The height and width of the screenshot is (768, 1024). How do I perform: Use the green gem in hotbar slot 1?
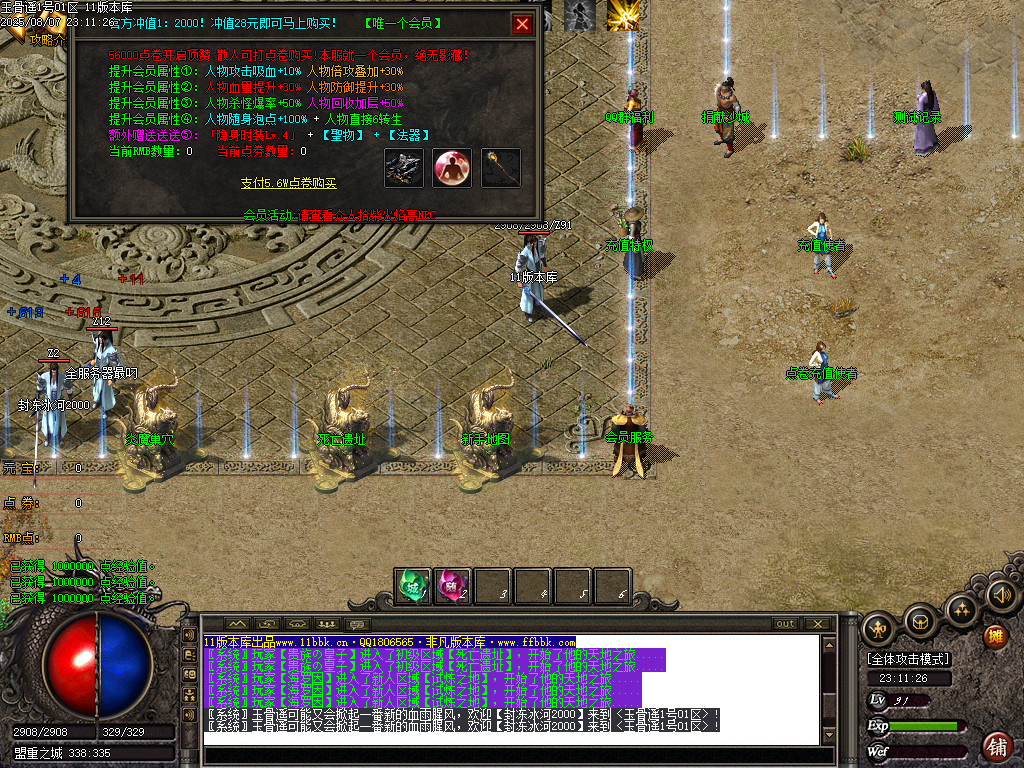pyautogui.click(x=413, y=586)
